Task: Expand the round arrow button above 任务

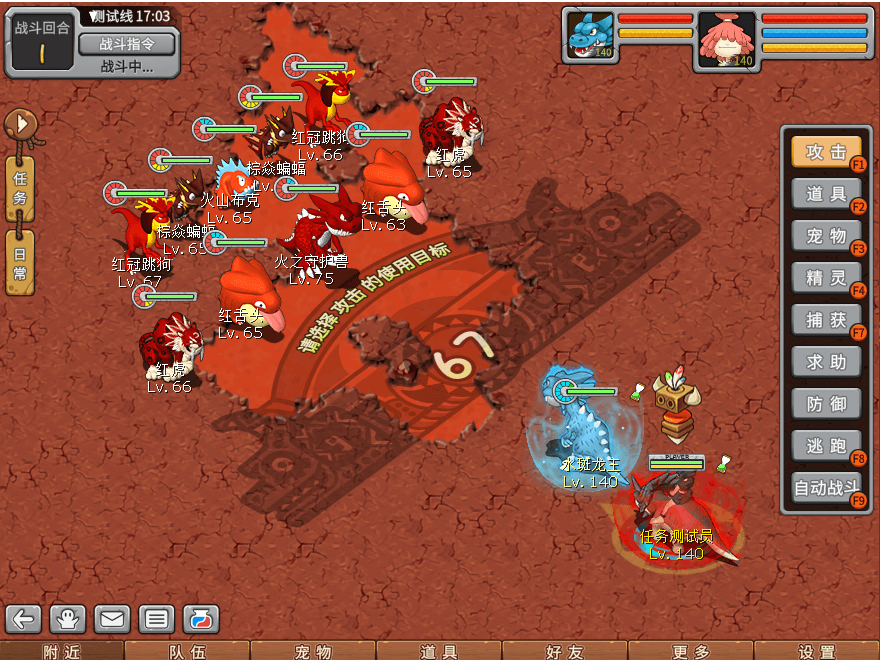Action: (20, 125)
